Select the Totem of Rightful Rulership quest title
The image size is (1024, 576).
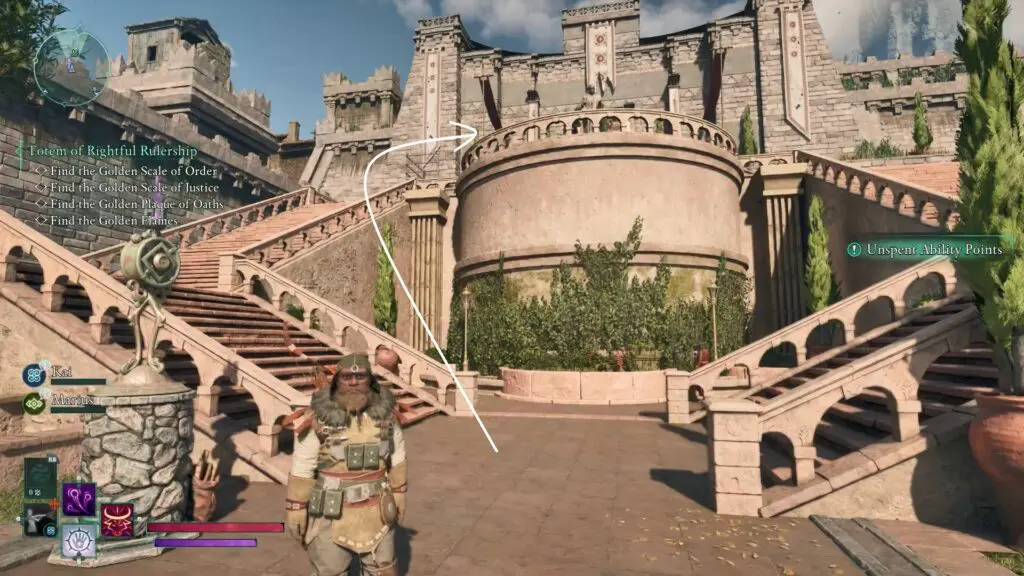(x=112, y=151)
